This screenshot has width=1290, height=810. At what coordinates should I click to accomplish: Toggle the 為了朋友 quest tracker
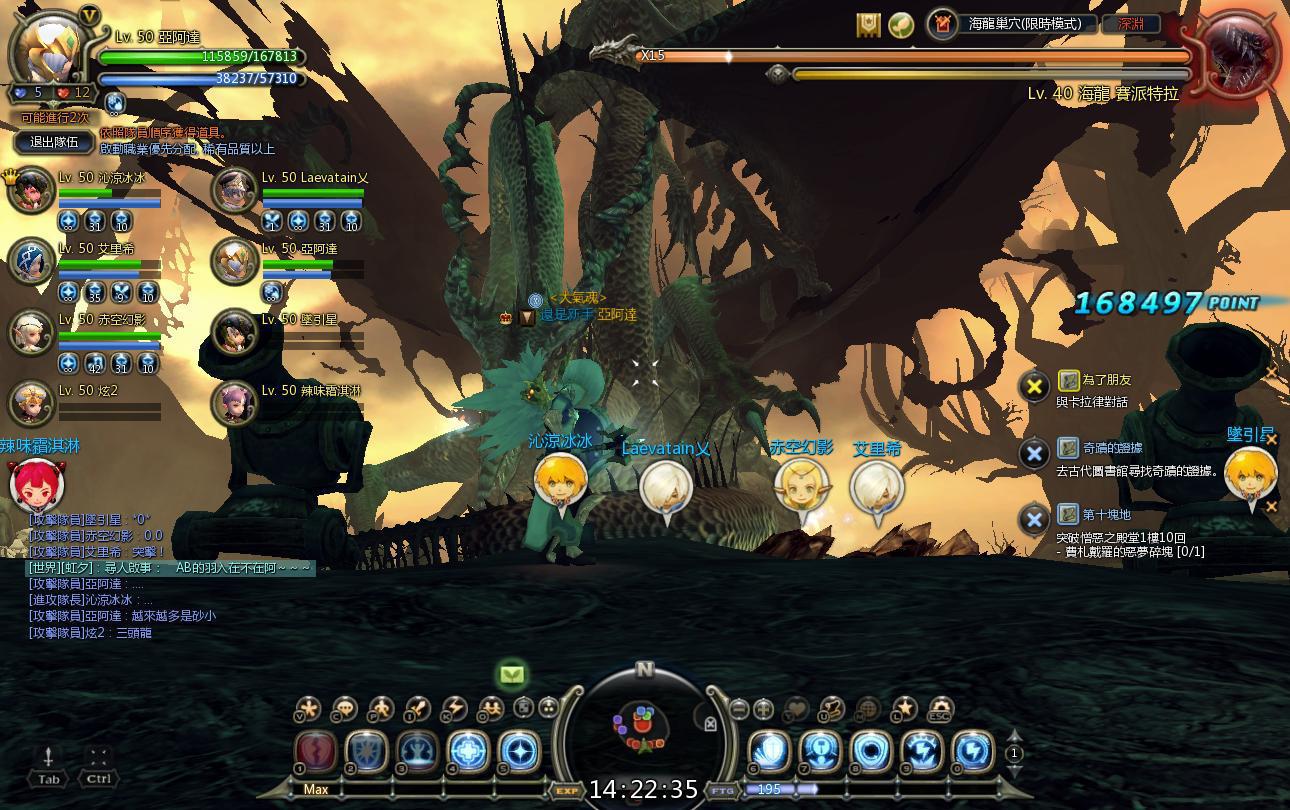(1034, 385)
